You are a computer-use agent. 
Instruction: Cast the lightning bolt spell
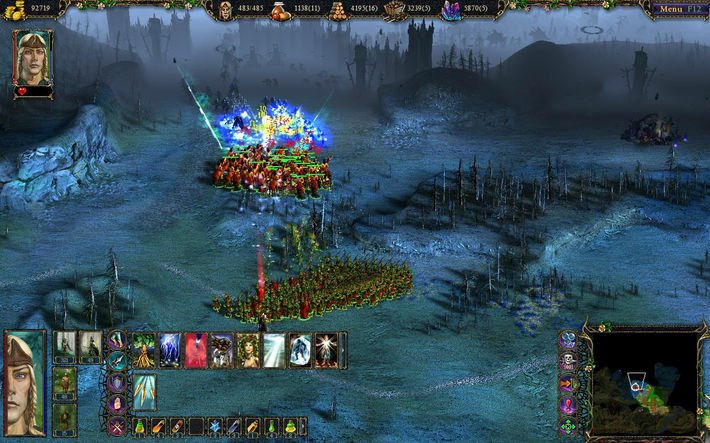(x=170, y=350)
